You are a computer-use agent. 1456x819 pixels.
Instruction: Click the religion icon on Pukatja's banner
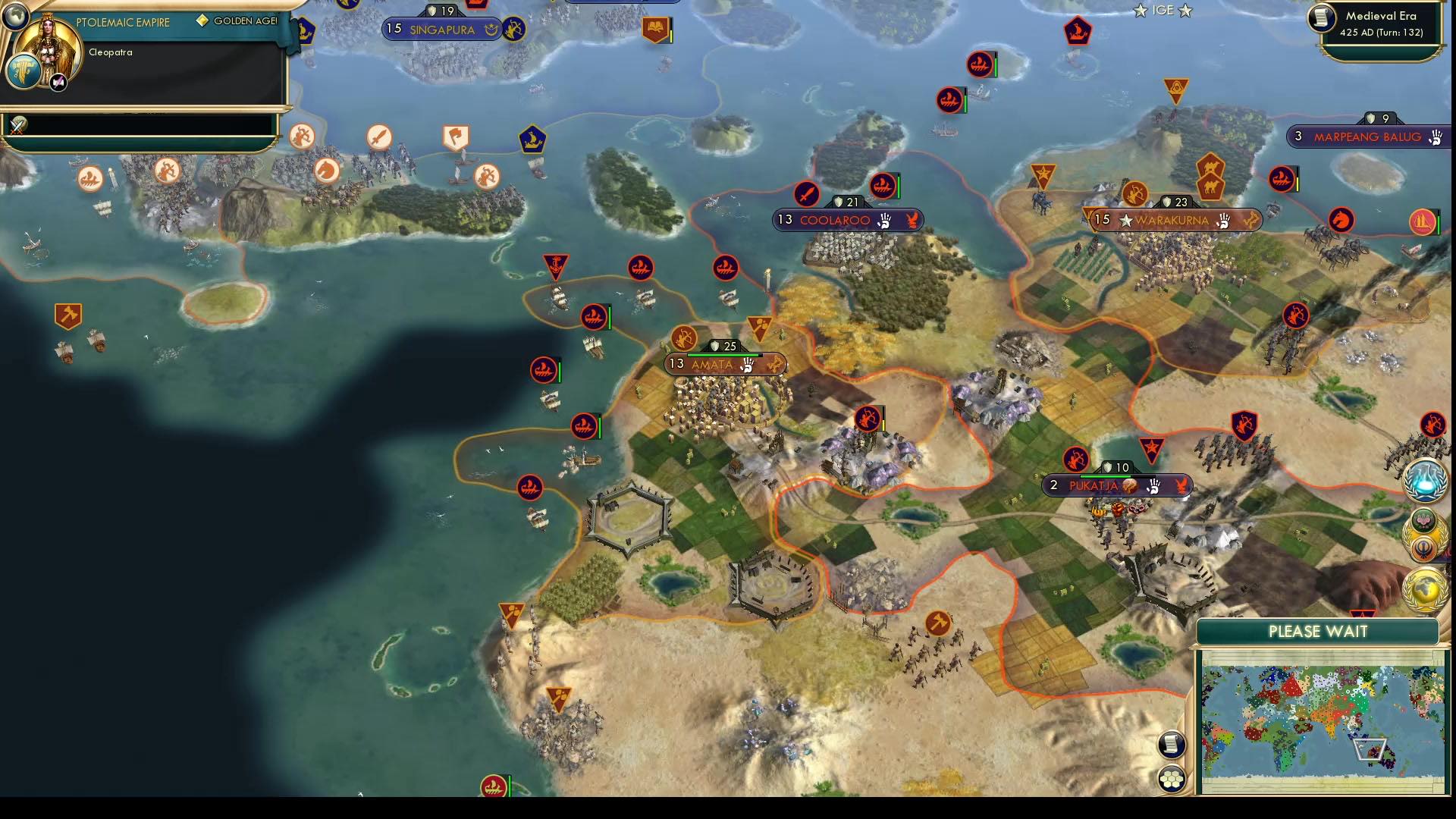pos(1128,486)
